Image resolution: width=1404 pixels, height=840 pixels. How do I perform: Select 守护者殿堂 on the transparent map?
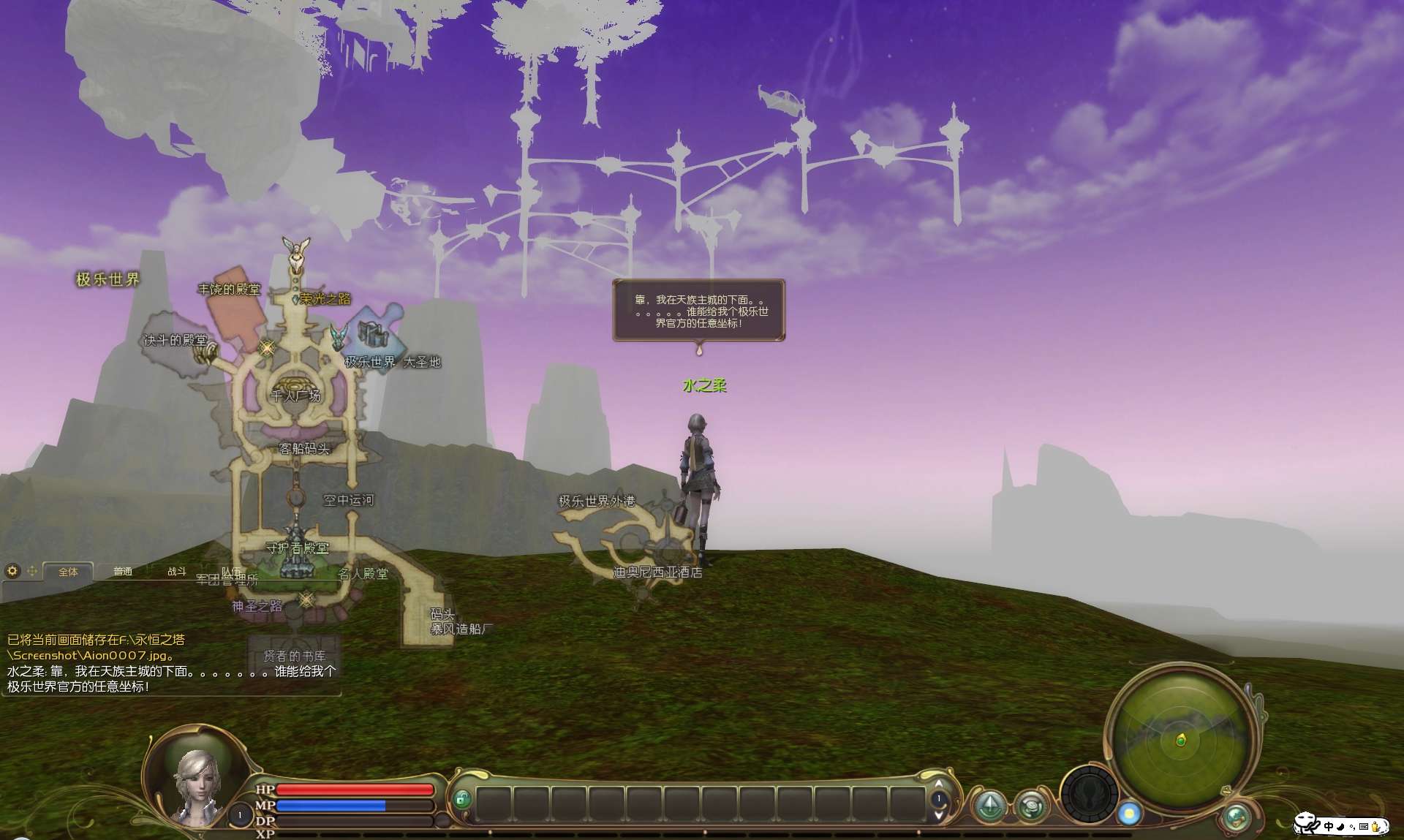[297, 548]
